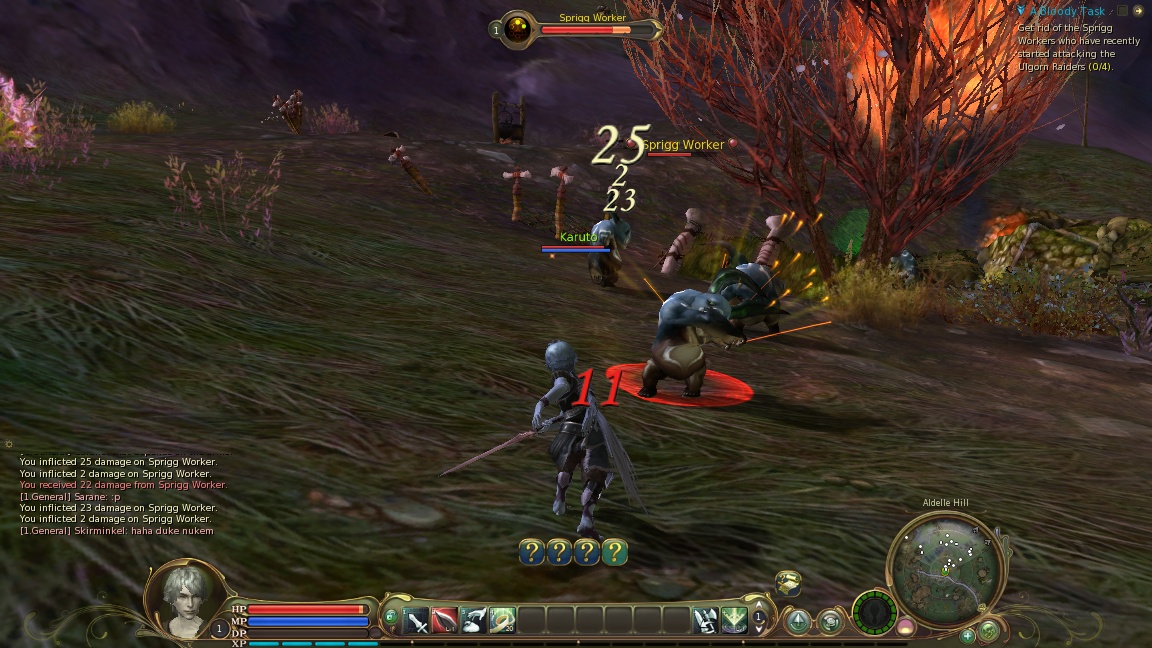Open the treasure chest notification icon
This screenshot has height=648, width=1152.
tap(788, 582)
